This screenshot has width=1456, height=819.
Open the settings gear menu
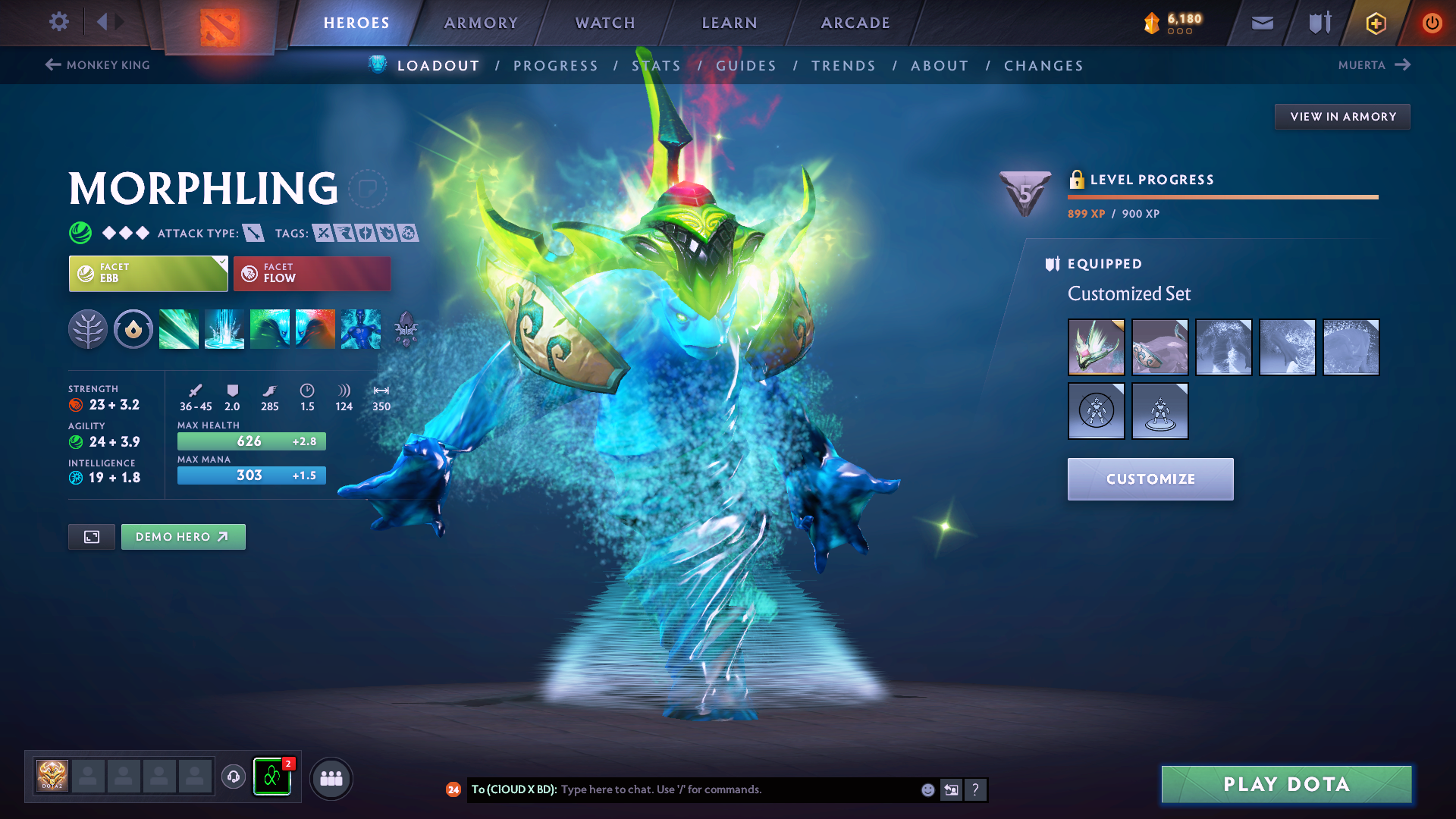click(x=58, y=22)
